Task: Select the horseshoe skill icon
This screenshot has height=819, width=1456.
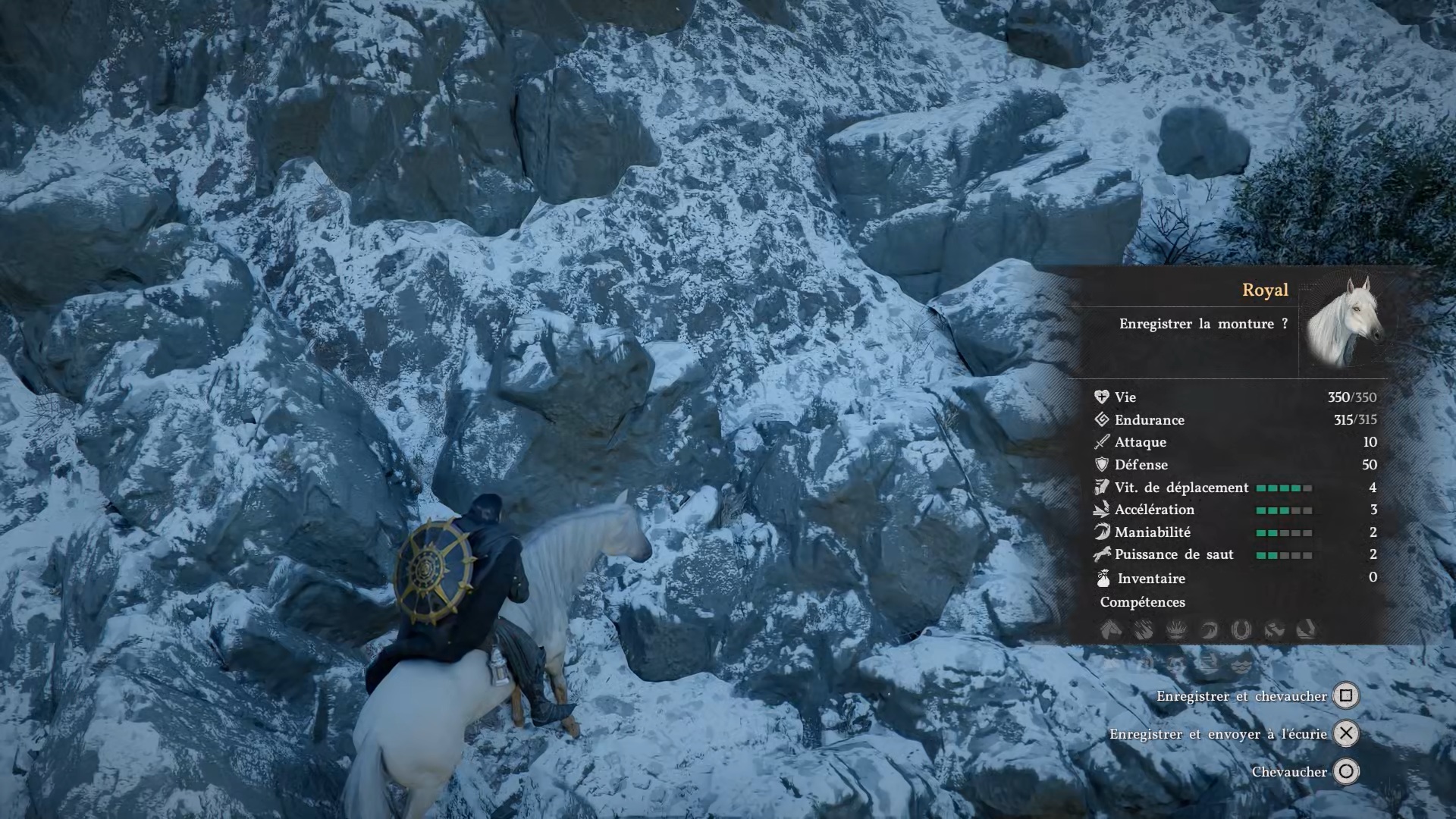Action: pyautogui.click(x=1241, y=629)
